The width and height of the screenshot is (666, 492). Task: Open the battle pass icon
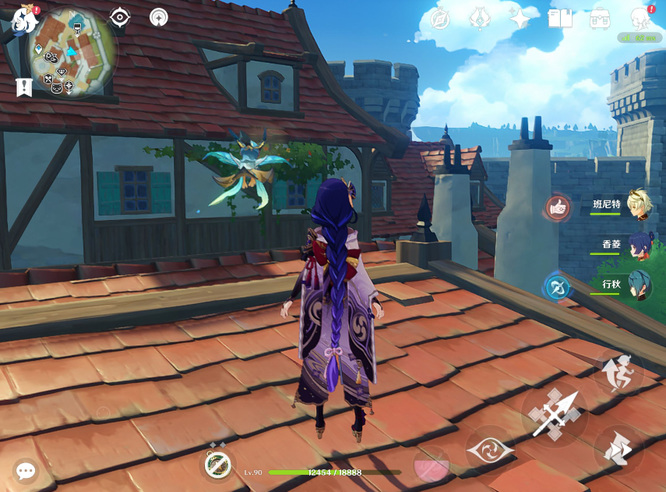pyautogui.click(x=480, y=18)
